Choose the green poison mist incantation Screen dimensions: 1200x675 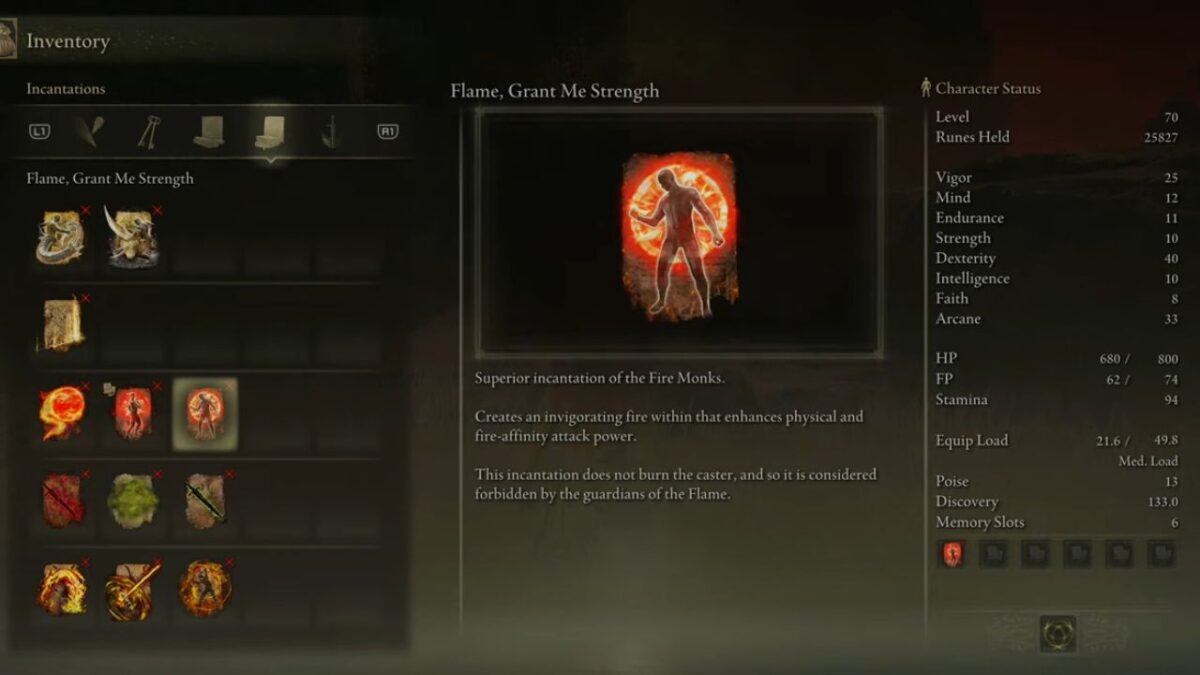coord(132,501)
